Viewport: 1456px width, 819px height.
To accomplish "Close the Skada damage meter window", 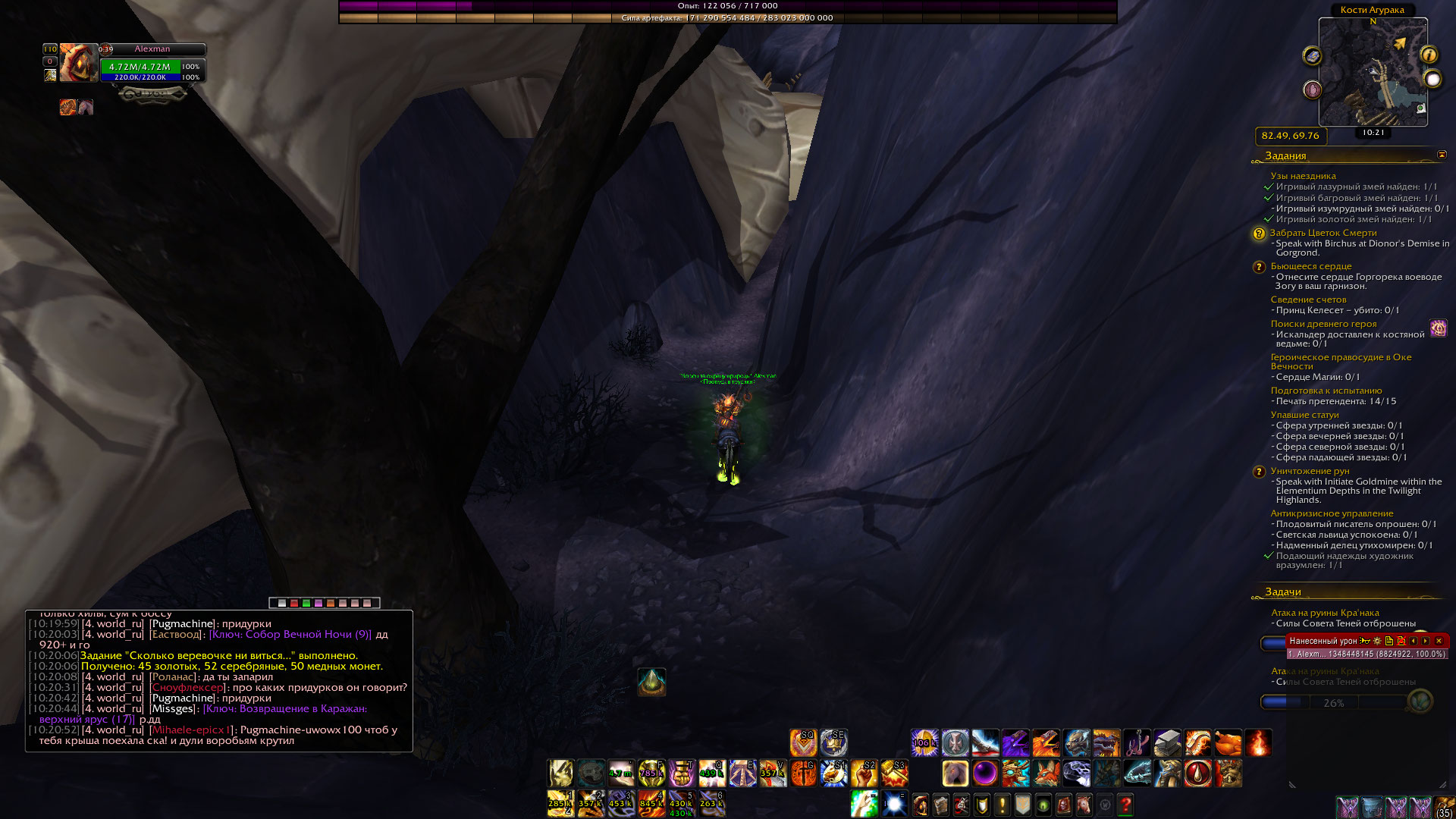I will (1439, 641).
